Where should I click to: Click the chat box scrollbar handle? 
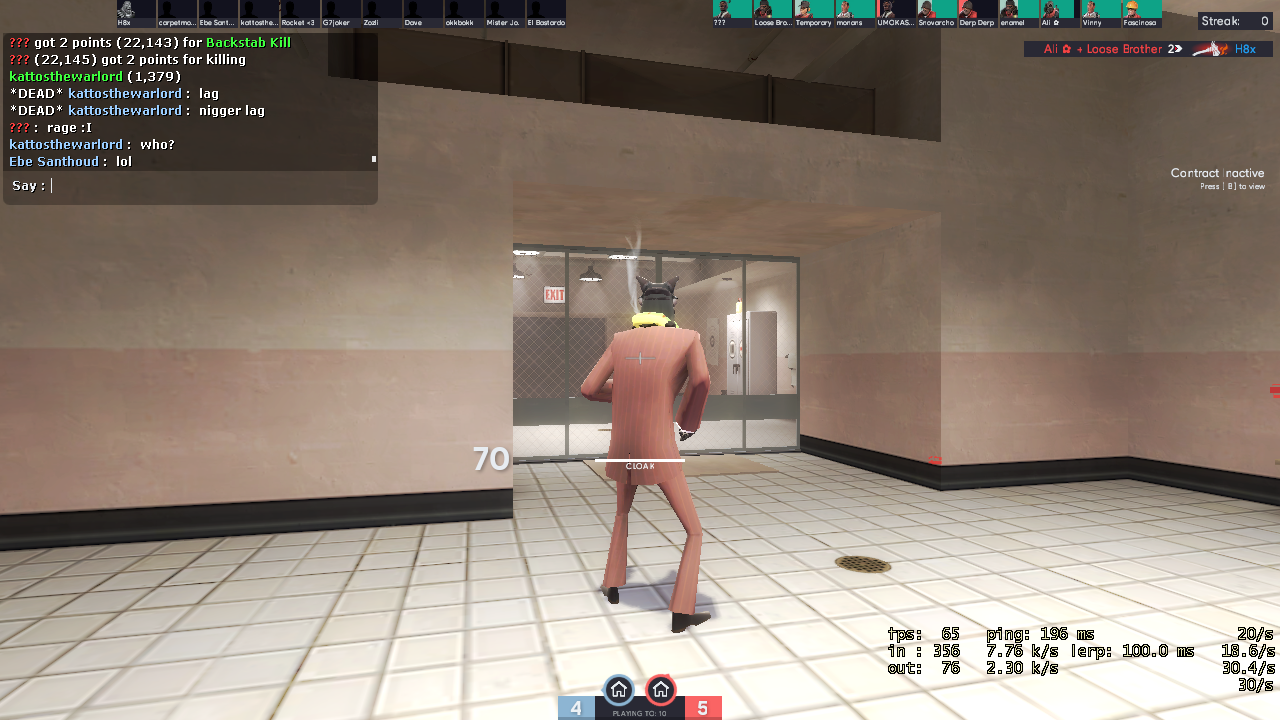coord(374,158)
